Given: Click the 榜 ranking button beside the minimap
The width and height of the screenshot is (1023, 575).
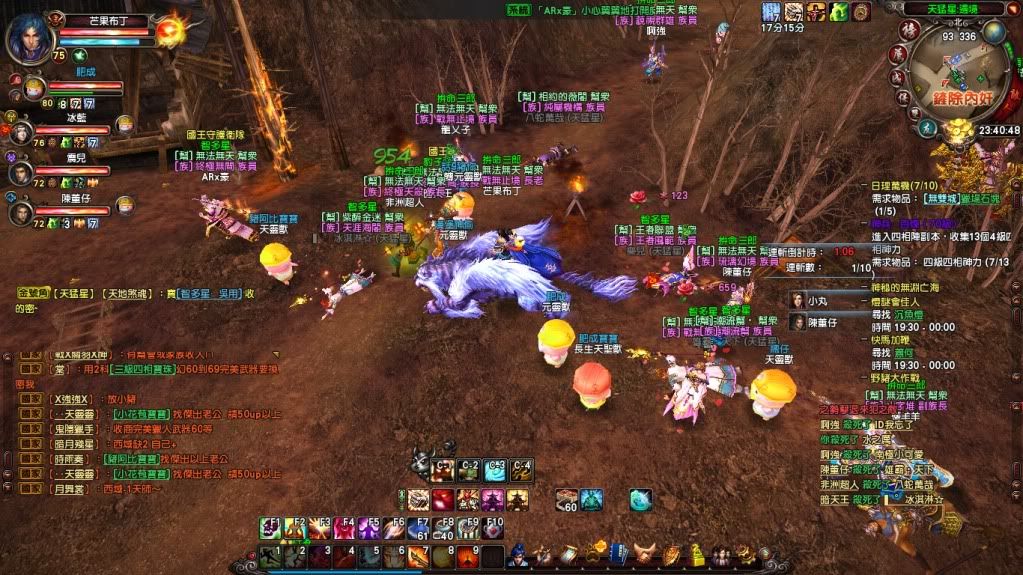Looking at the screenshot, I should pyautogui.click(x=910, y=28).
